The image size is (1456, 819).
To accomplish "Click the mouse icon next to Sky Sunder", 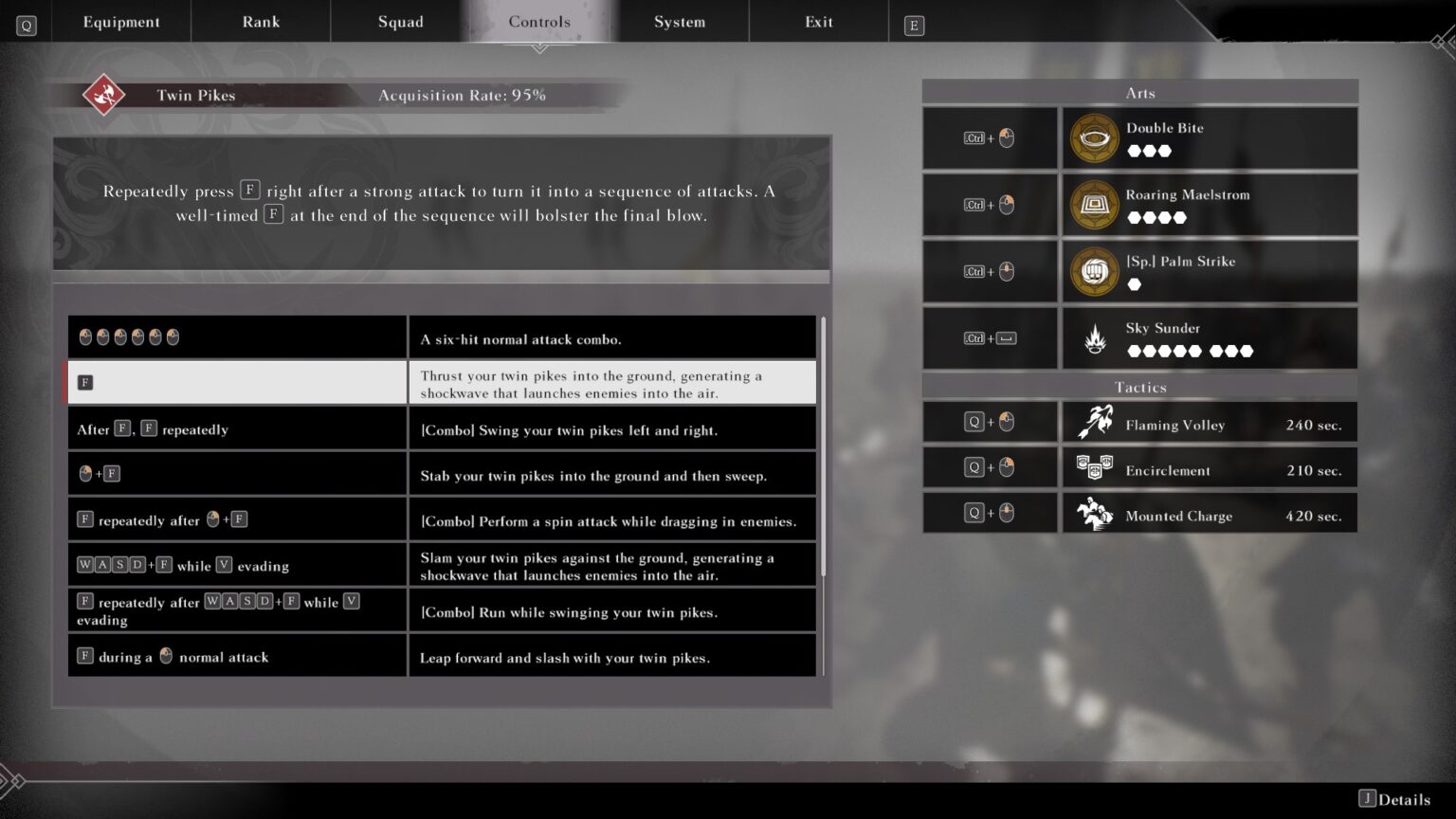I will [x=1005, y=337].
